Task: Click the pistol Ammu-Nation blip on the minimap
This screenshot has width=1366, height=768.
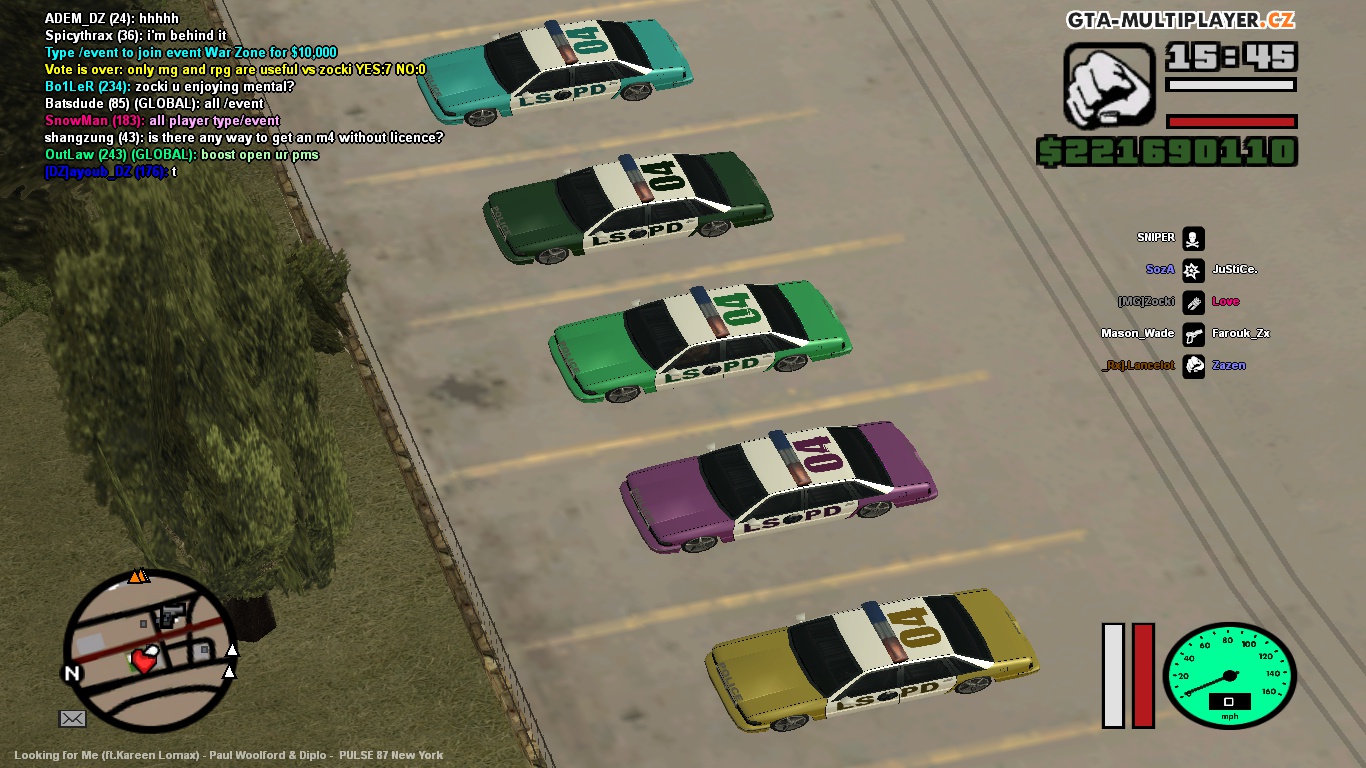Action: 173,610
